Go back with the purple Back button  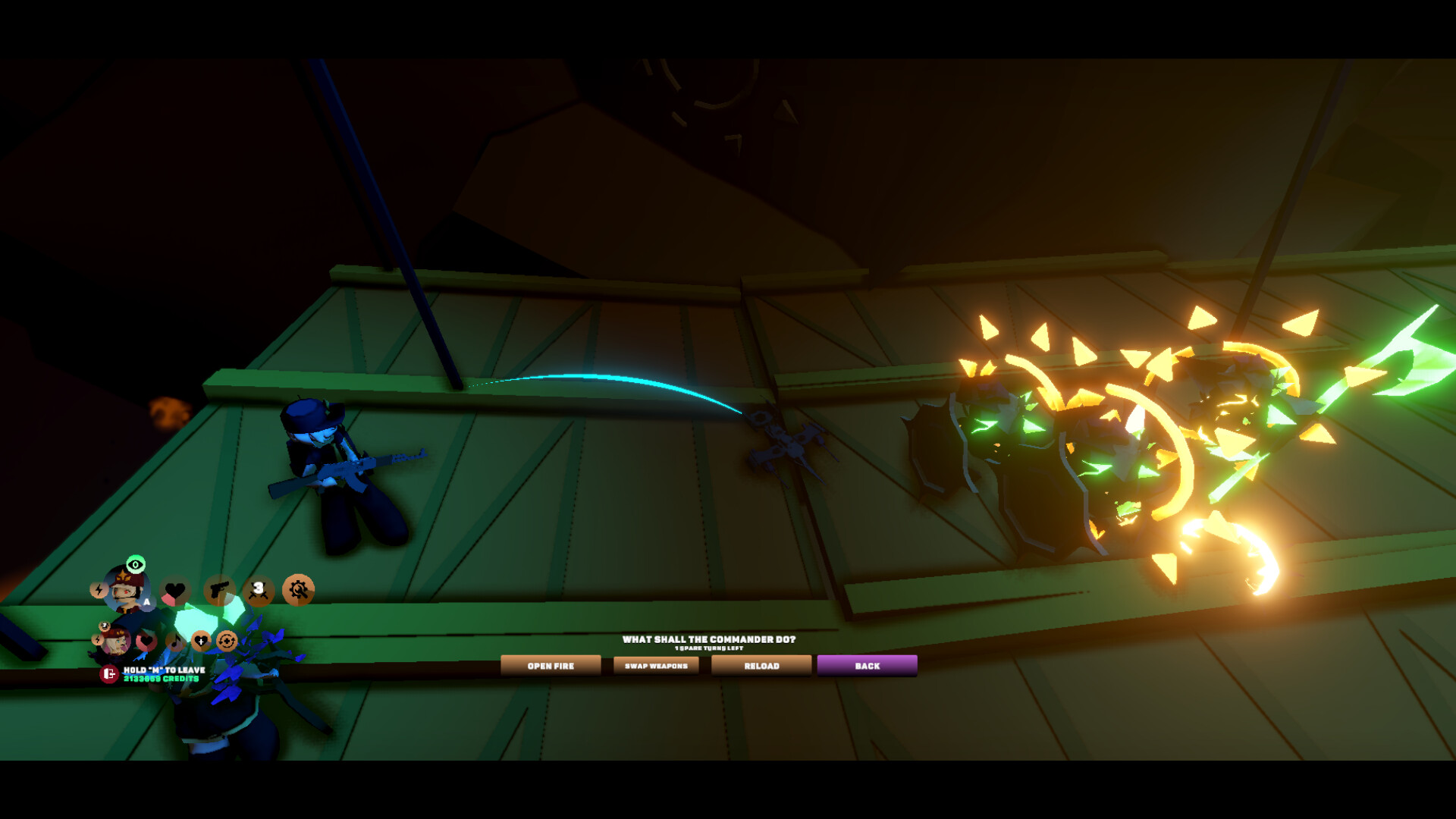(x=867, y=666)
